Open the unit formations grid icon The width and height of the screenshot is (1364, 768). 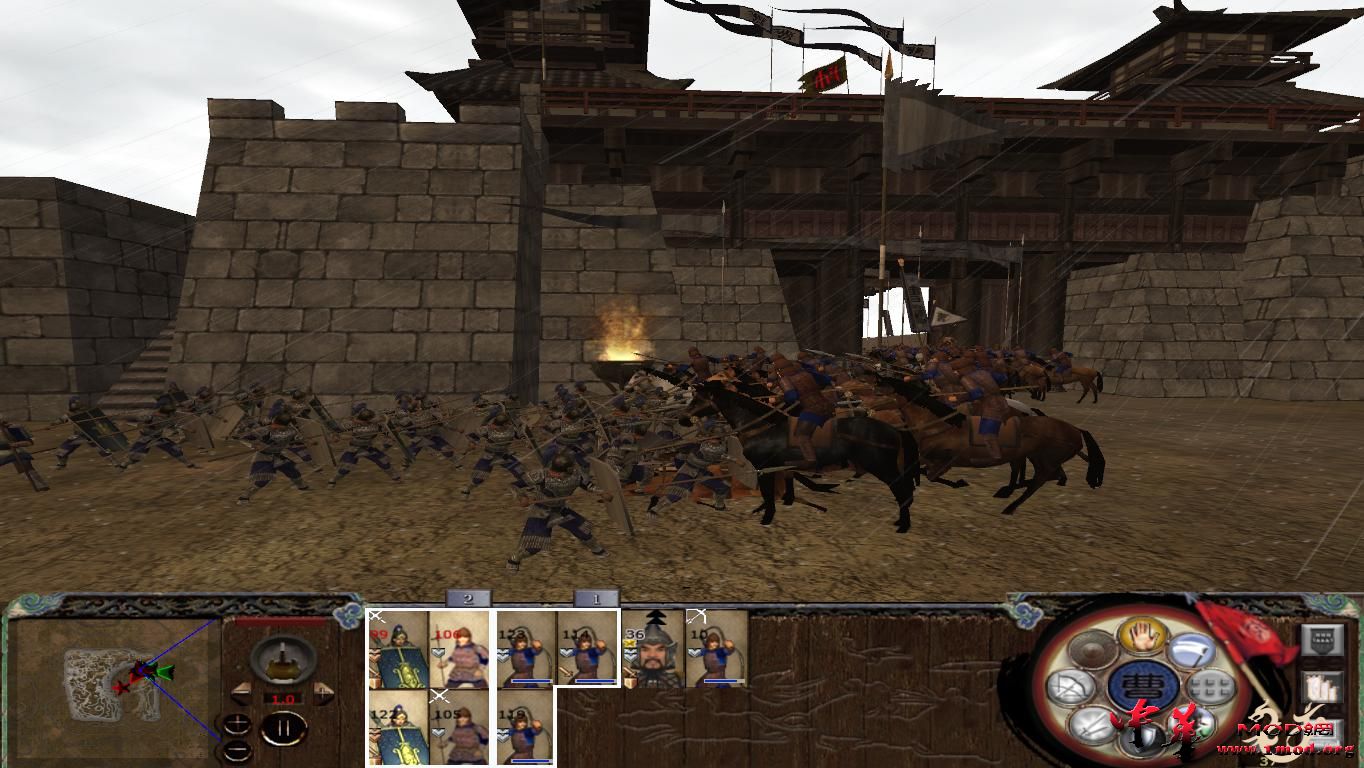(x=1209, y=687)
